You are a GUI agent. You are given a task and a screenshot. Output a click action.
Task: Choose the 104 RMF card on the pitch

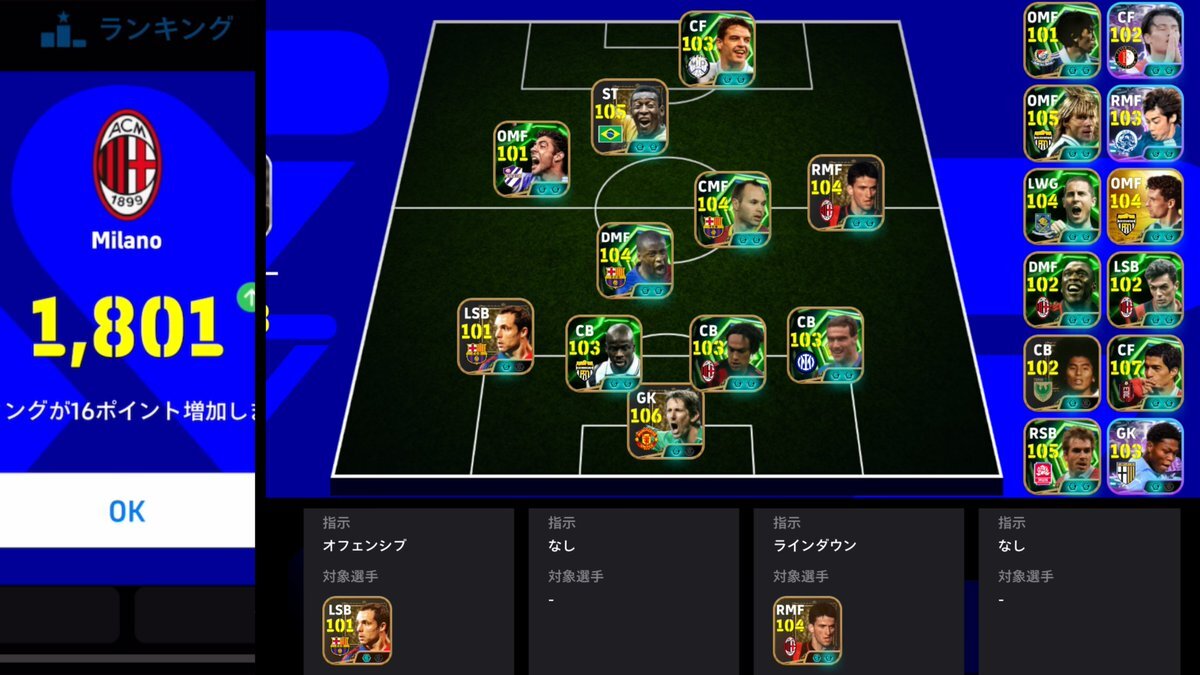(846, 192)
